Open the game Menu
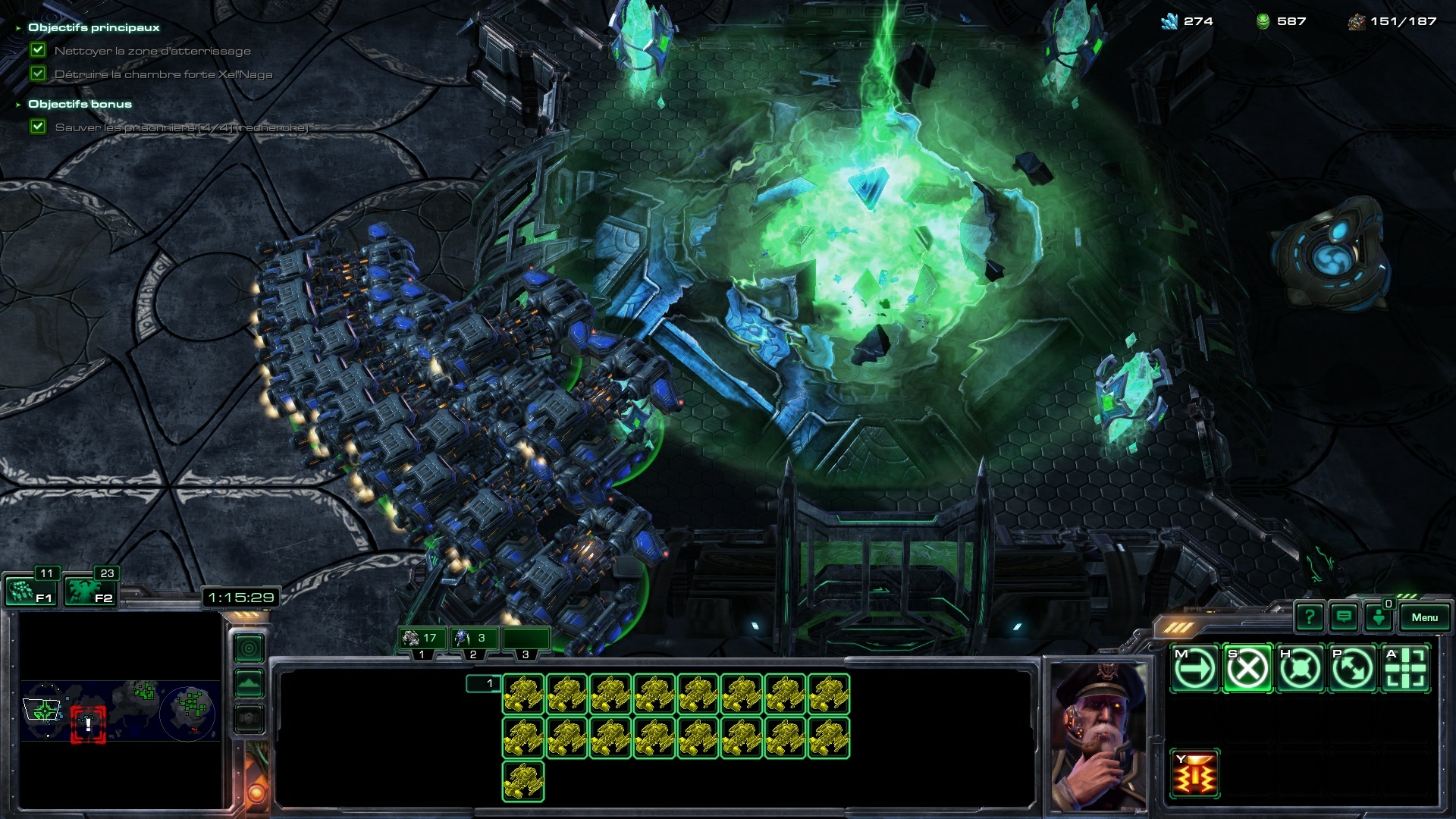The width and height of the screenshot is (1456, 819). [x=1424, y=617]
